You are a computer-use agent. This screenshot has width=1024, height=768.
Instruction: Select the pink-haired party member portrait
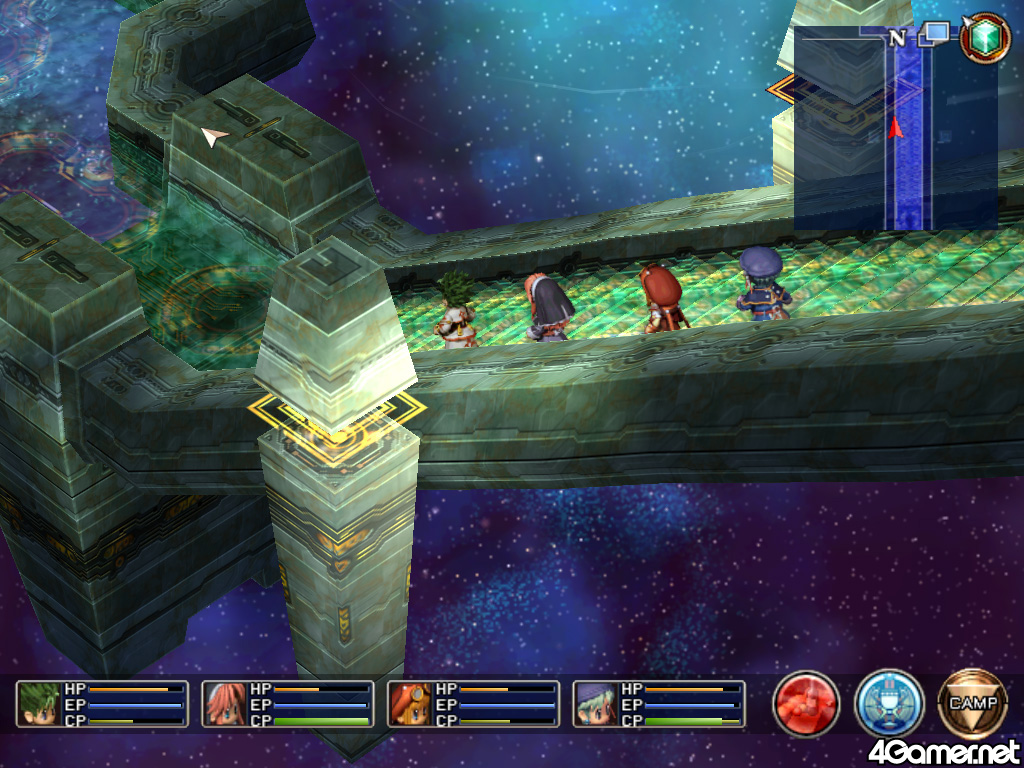225,704
